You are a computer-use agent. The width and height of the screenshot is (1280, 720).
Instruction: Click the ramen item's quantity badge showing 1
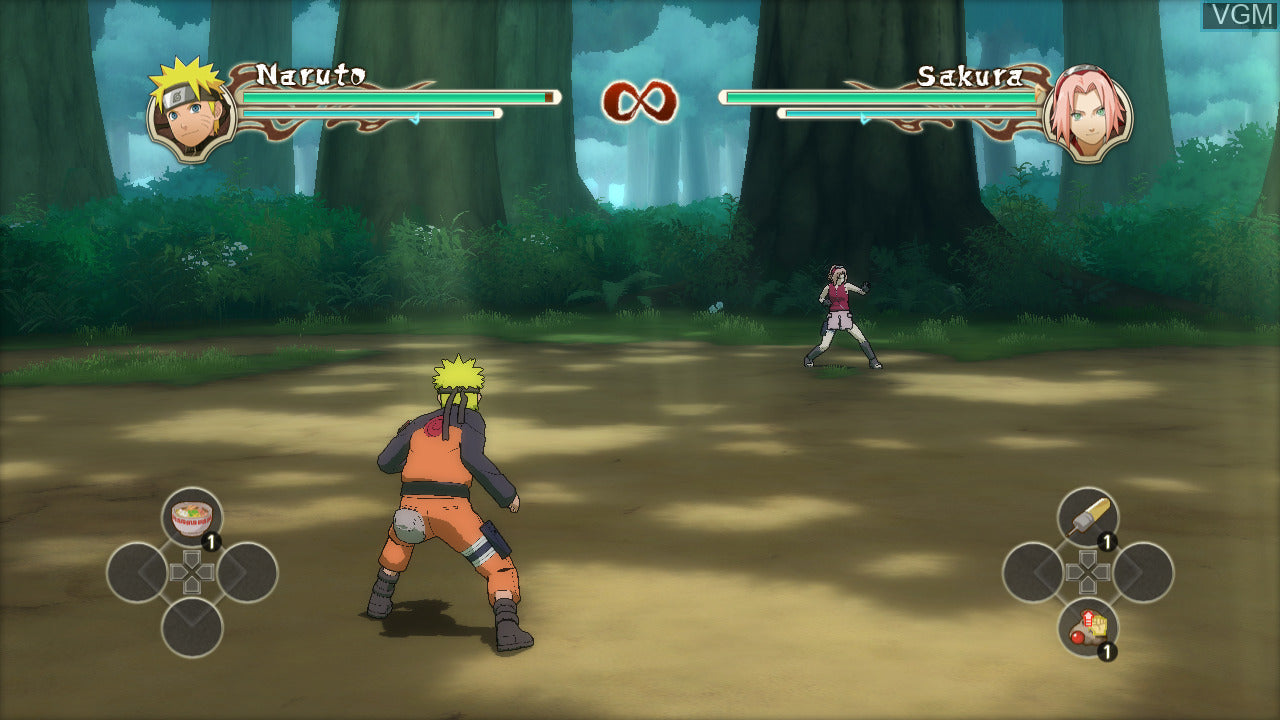point(211,540)
